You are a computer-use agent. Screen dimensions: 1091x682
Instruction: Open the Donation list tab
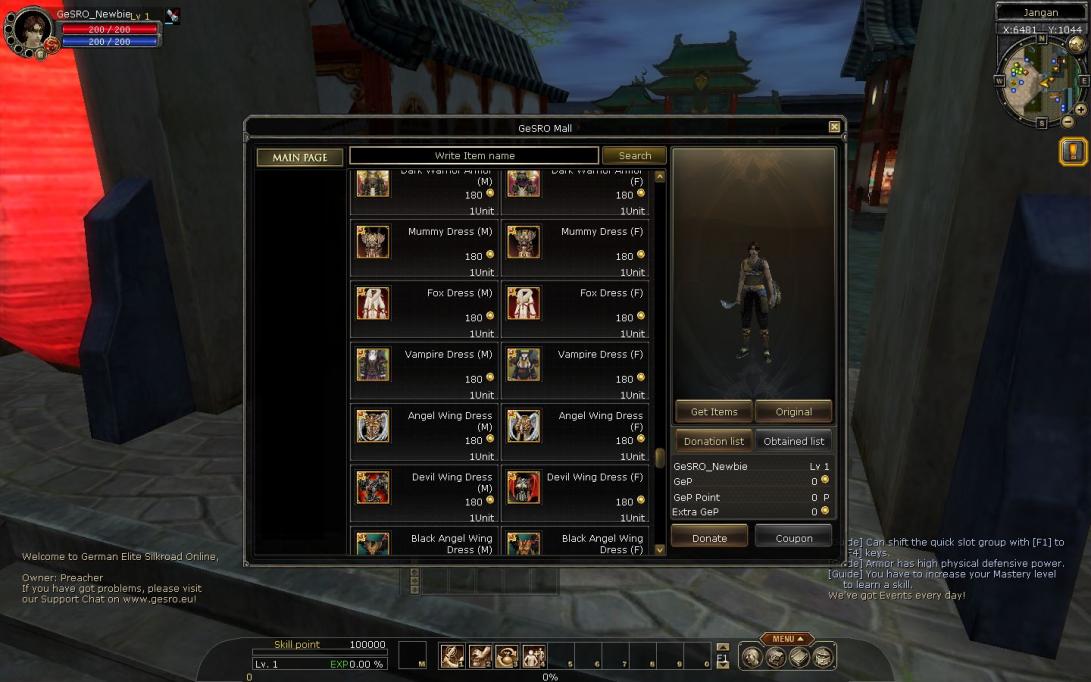point(714,441)
